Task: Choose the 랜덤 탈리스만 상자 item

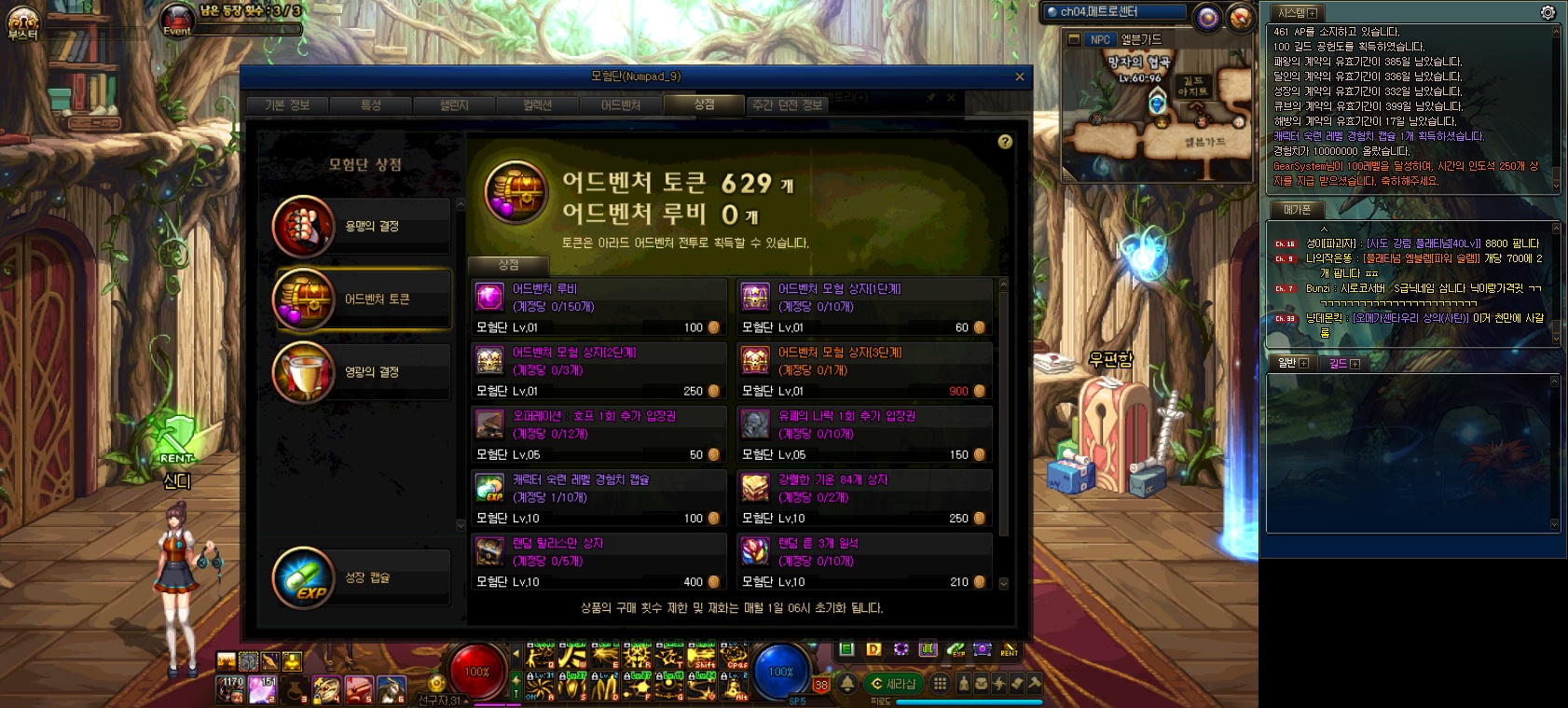Action: point(598,561)
